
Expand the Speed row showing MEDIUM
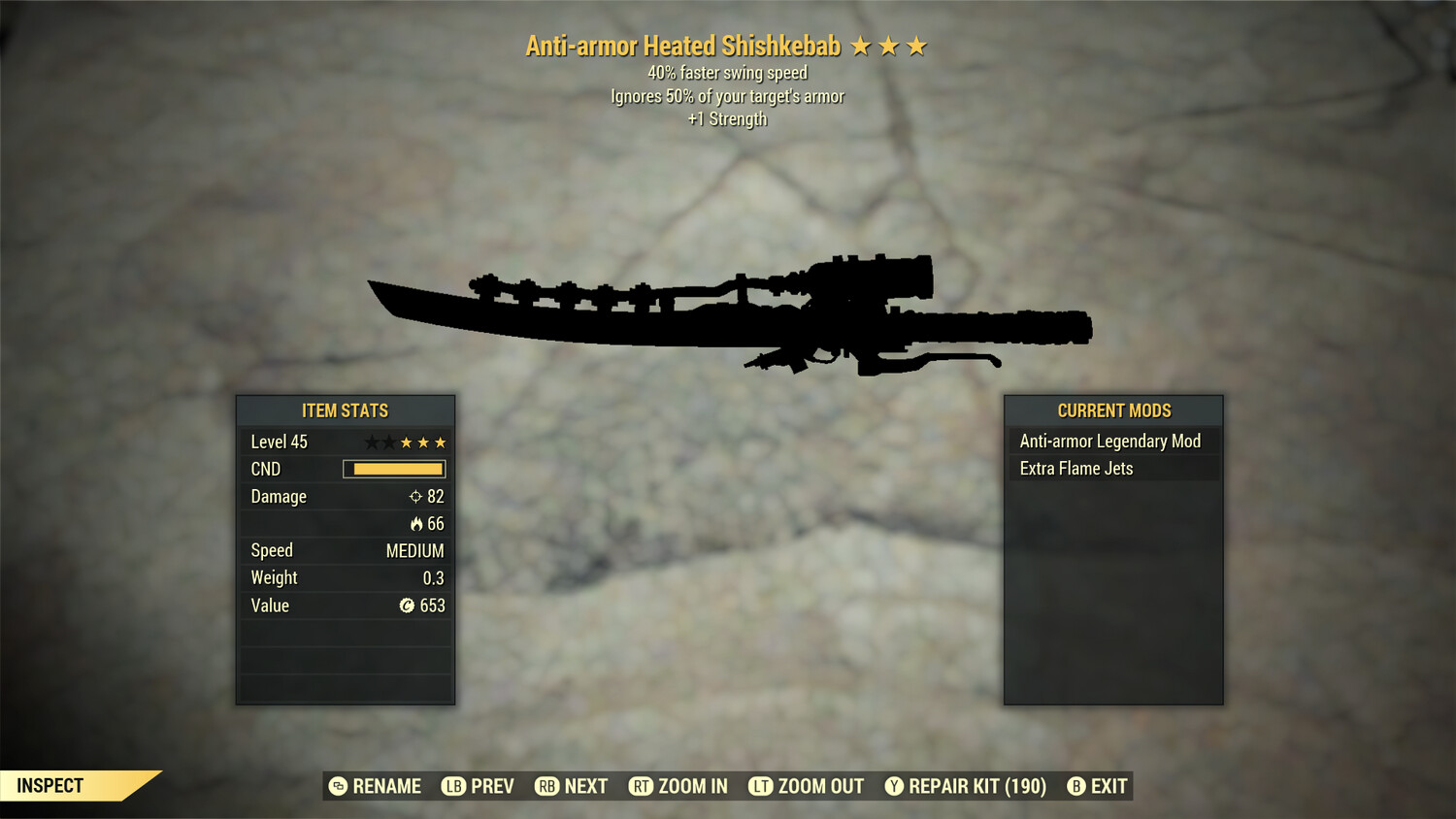tap(346, 550)
